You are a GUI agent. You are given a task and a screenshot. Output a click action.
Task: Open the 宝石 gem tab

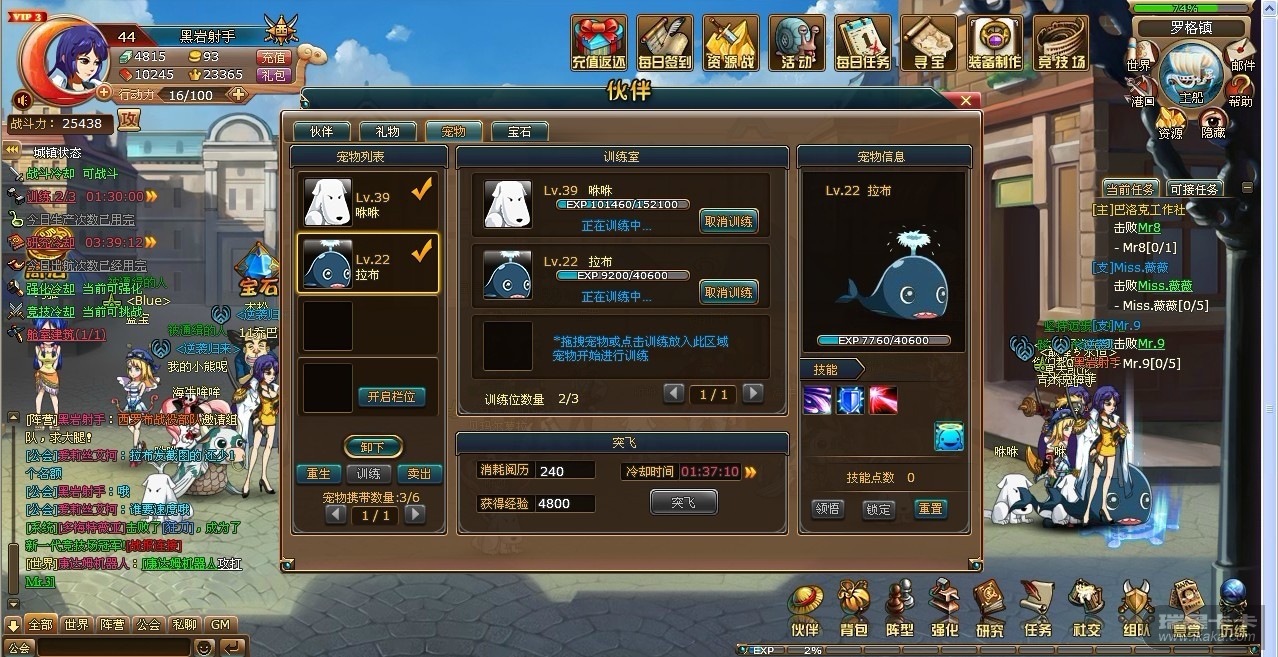point(519,132)
